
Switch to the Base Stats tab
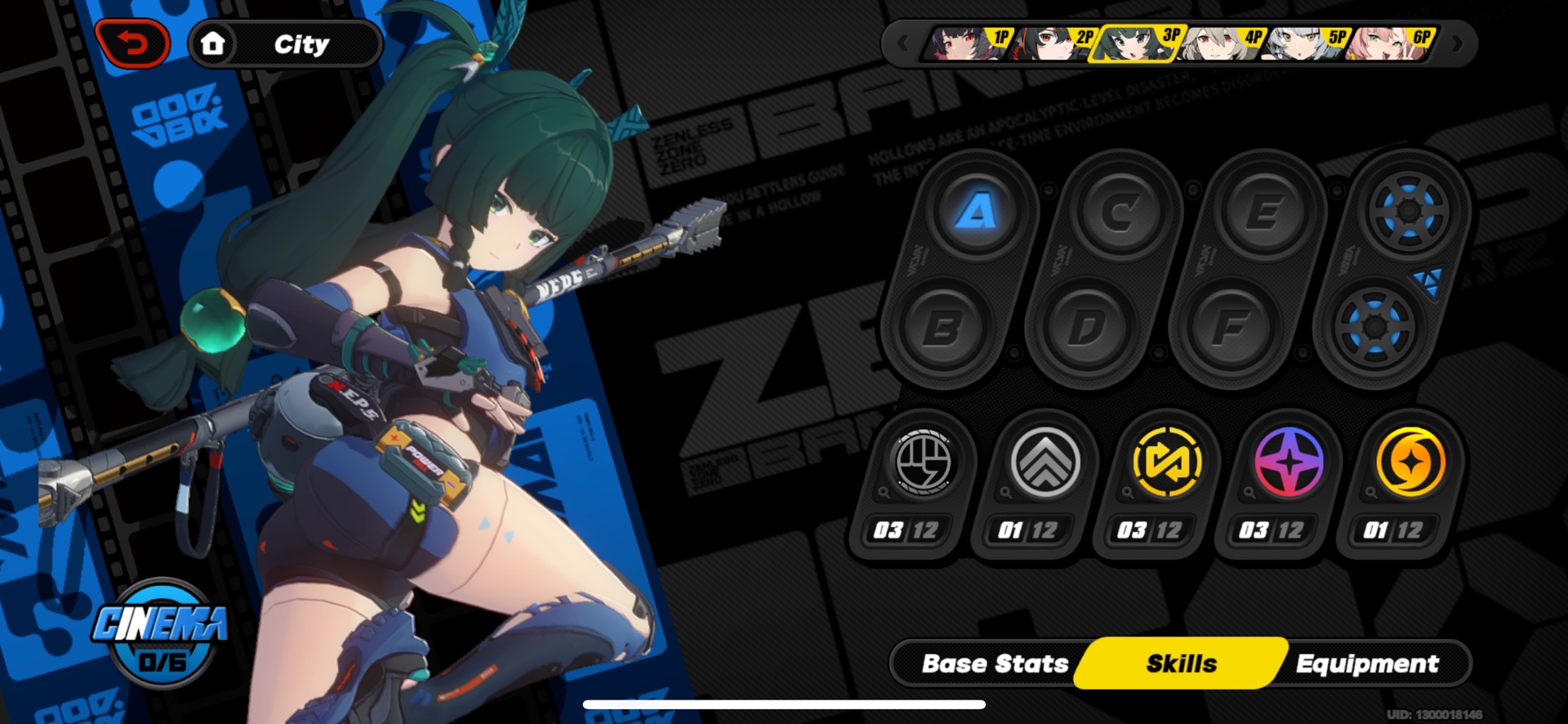[x=995, y=664]
